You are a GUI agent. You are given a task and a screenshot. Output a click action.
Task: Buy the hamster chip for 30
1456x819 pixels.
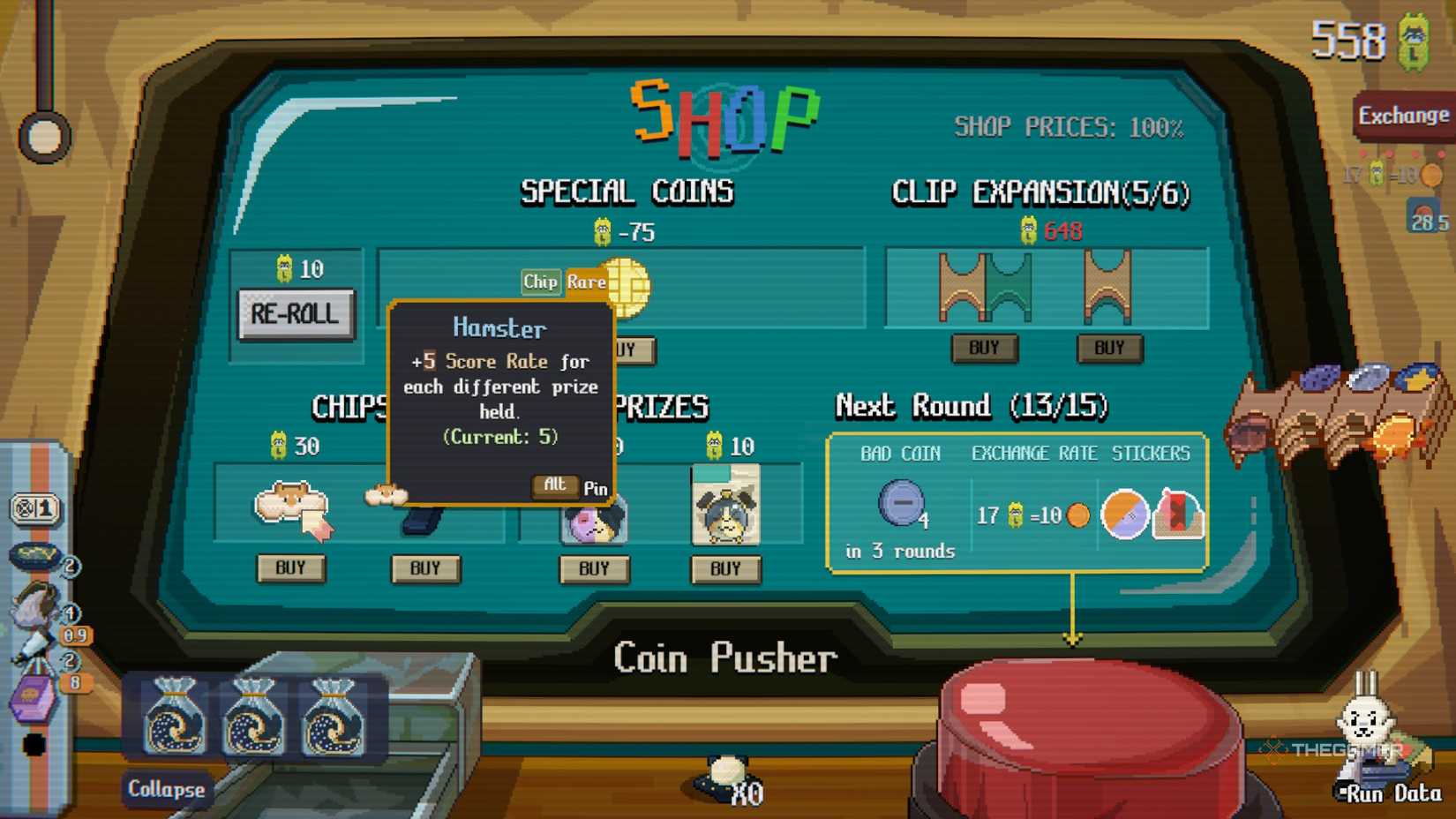[291, 569]
